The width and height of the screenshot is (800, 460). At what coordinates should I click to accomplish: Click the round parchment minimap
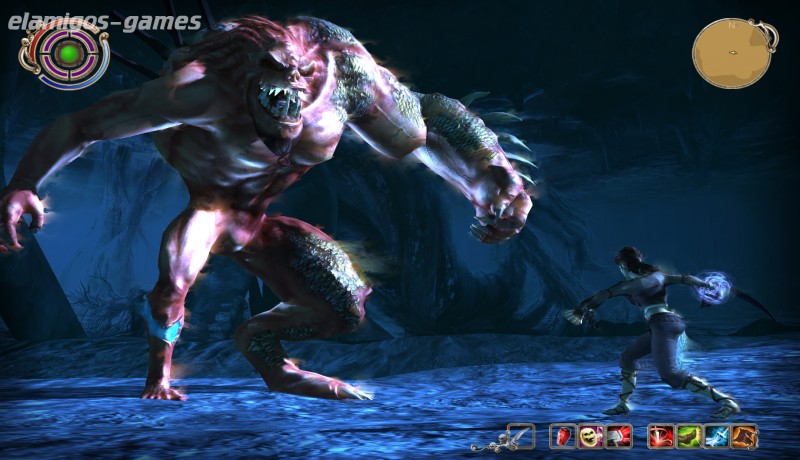point(732,51)
